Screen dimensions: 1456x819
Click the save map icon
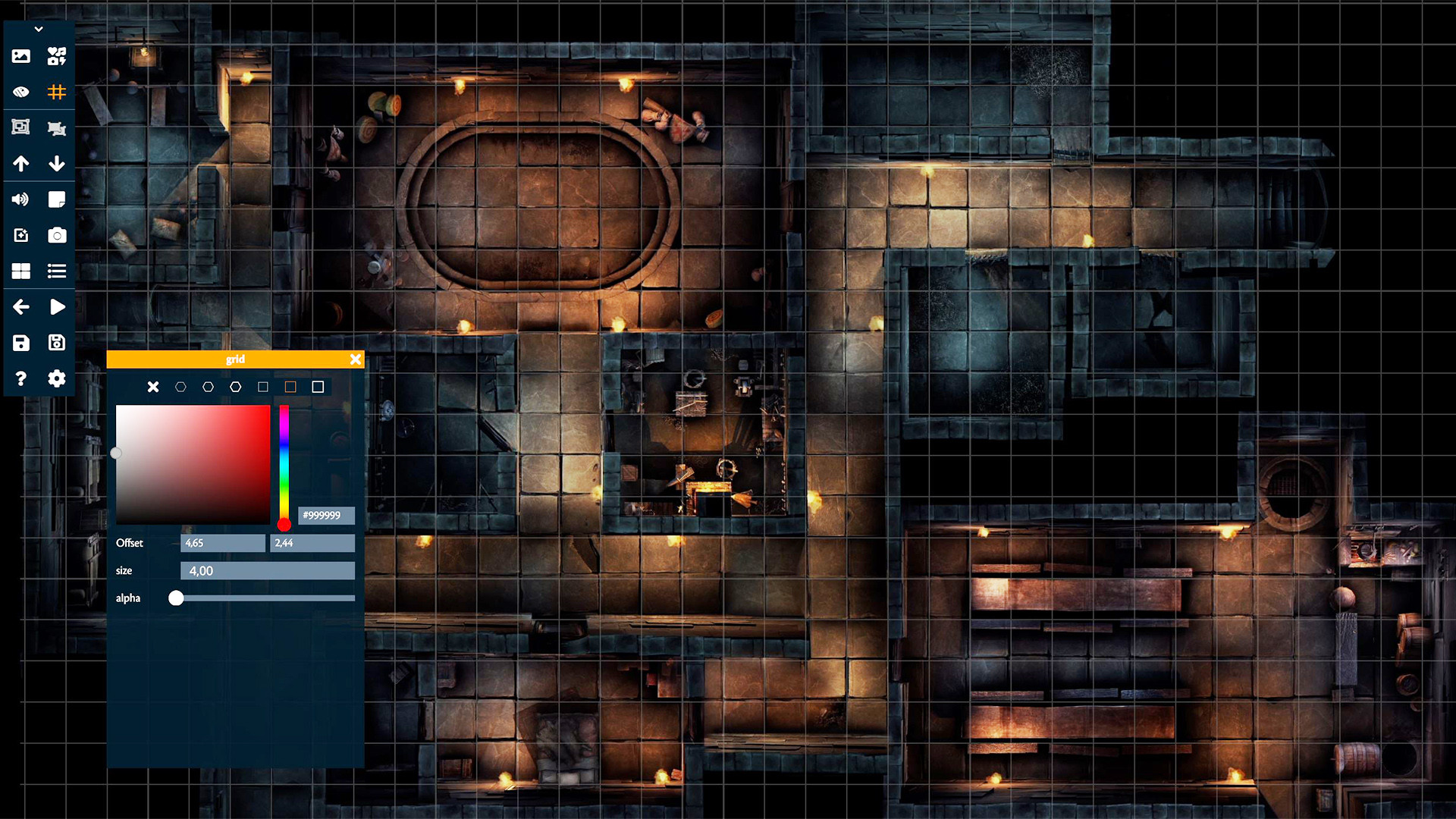(x=20, y=343)
